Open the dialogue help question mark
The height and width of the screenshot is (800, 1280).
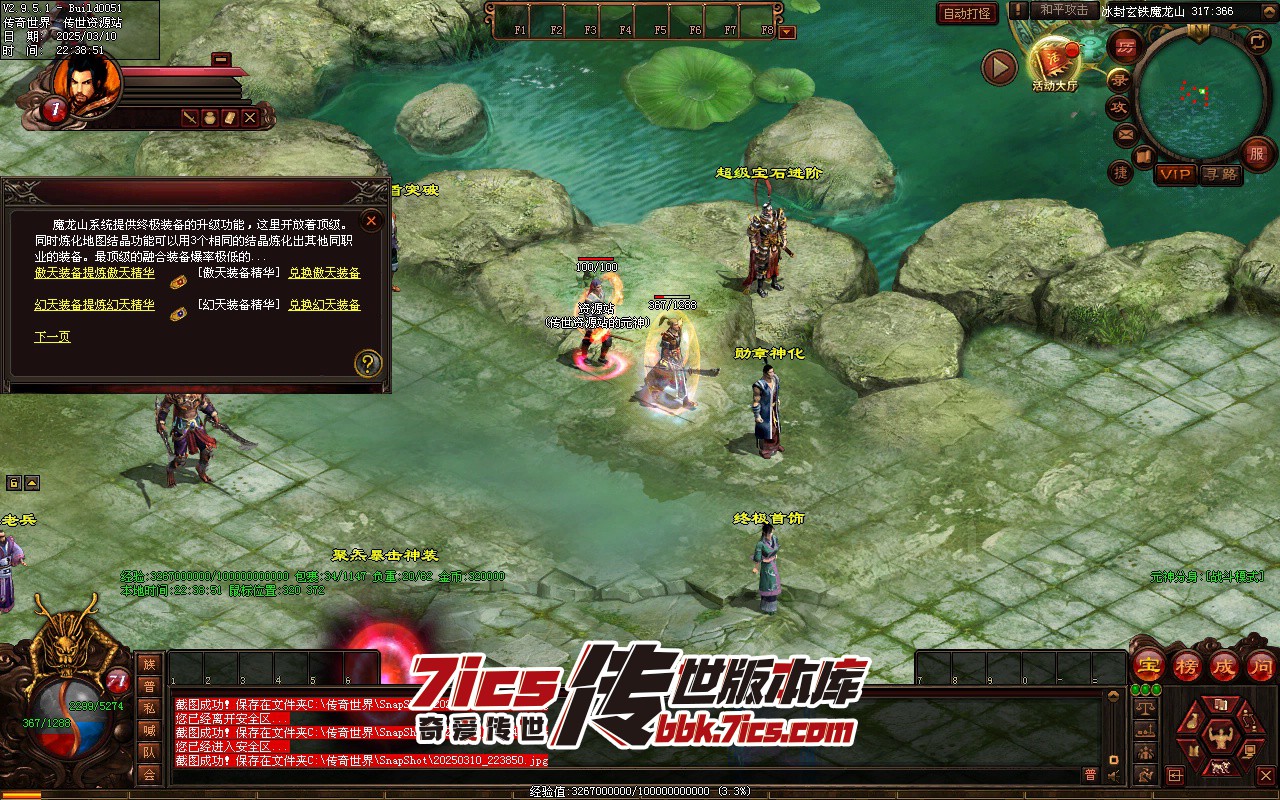[368, 363]
